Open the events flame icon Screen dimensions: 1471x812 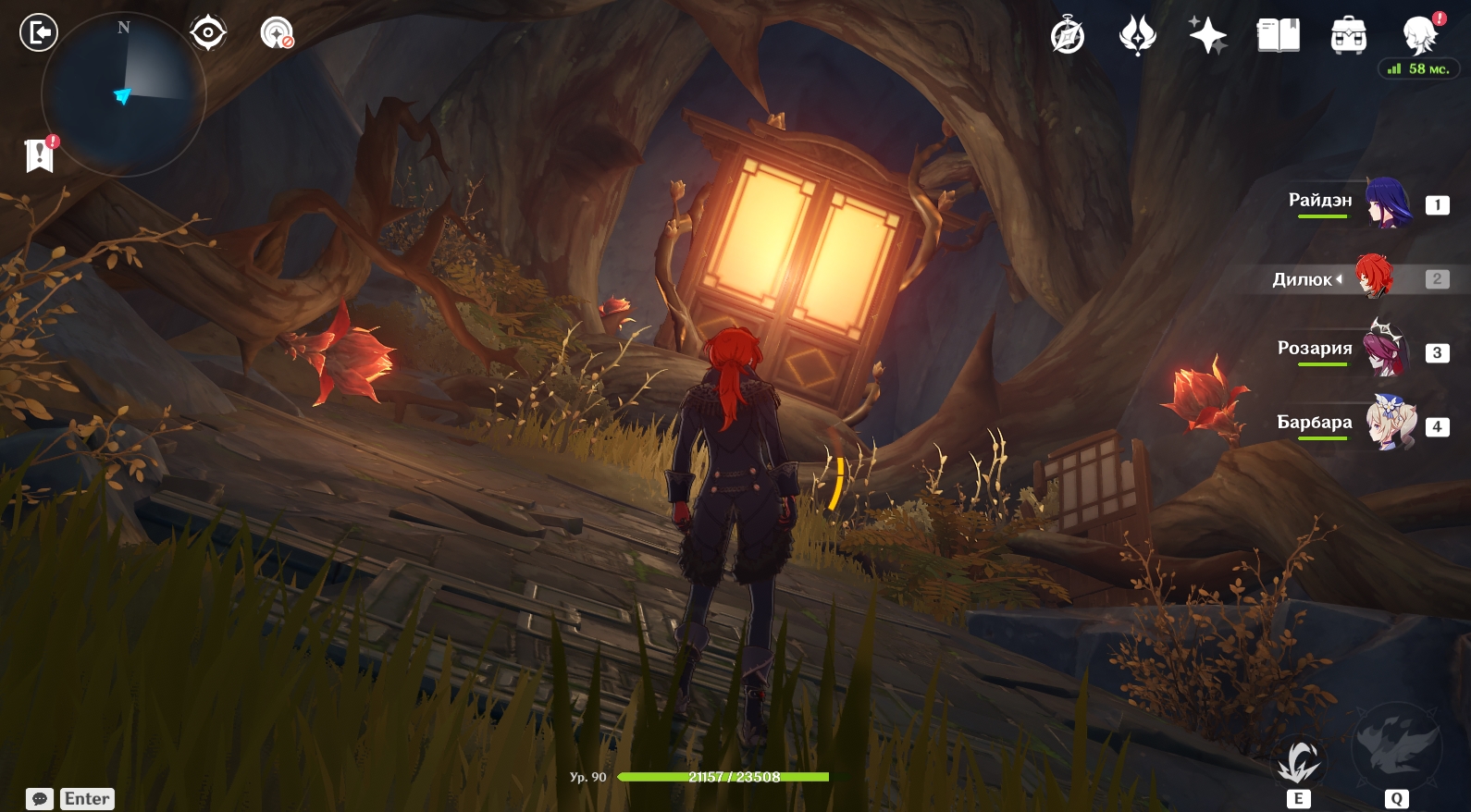(x=1138, y=37)
